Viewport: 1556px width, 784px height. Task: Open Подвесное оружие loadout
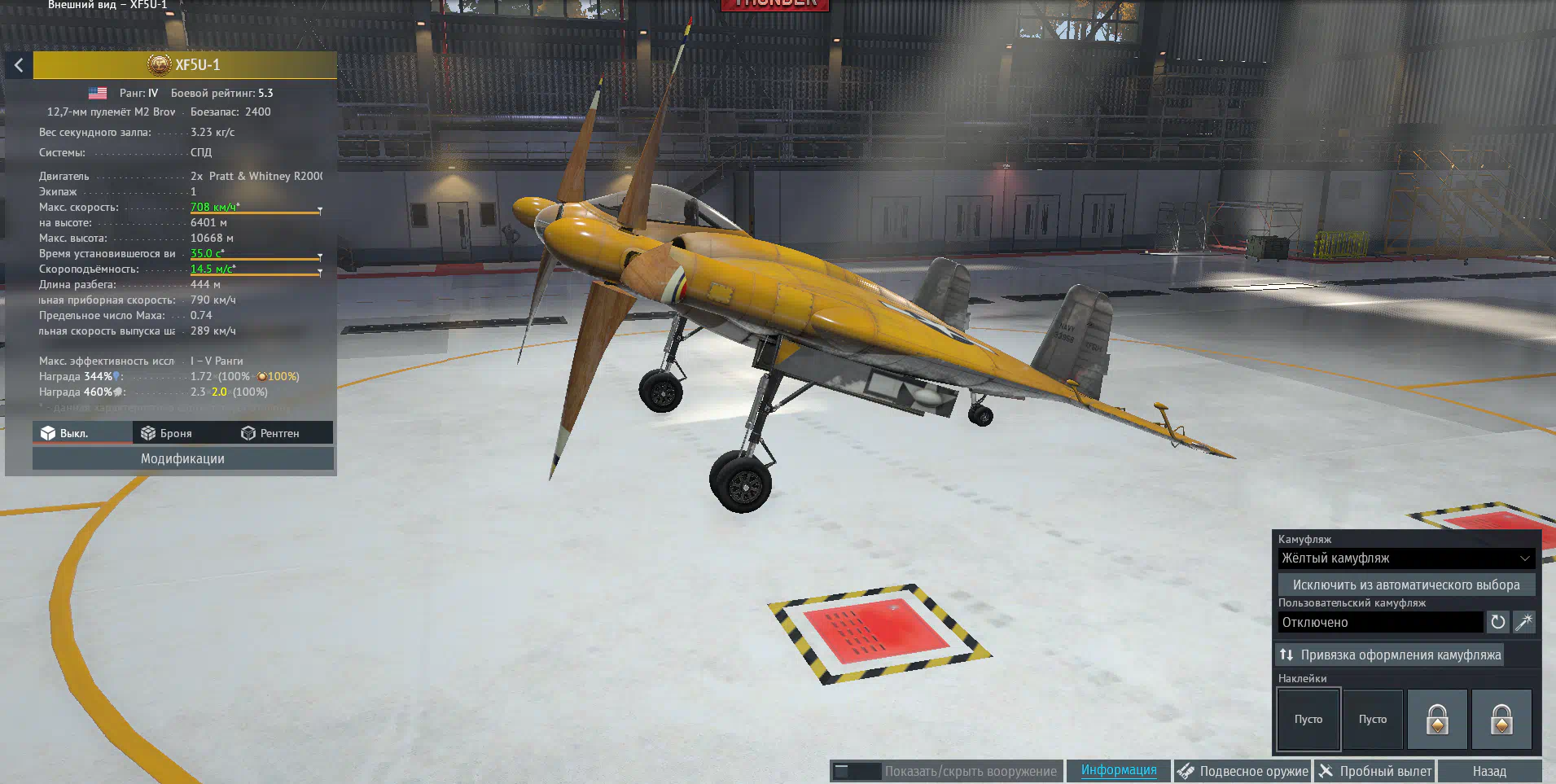(x=1243, y=771)
